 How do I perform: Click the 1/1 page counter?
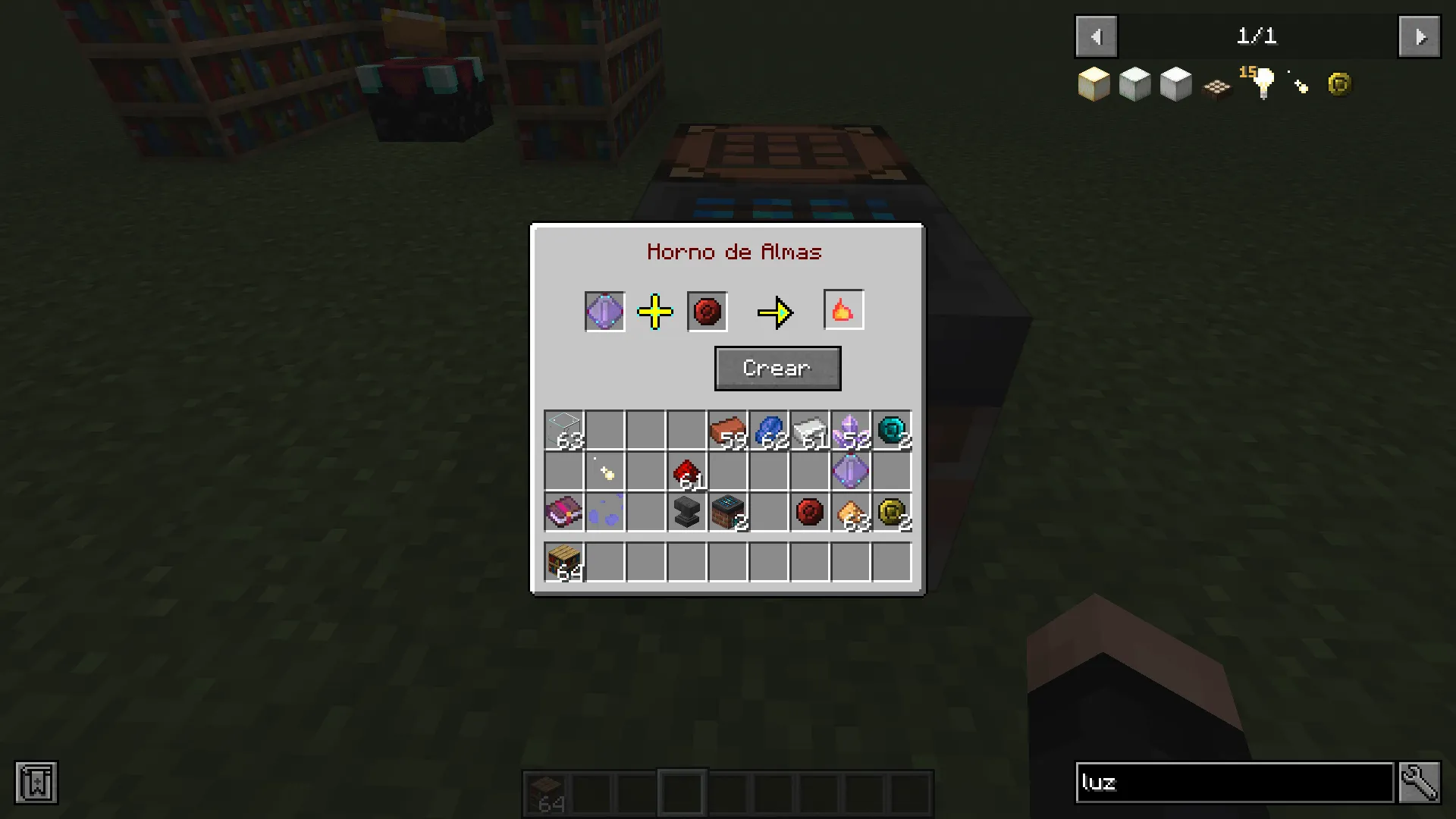pyautogui.click(x=1257, y=36)
